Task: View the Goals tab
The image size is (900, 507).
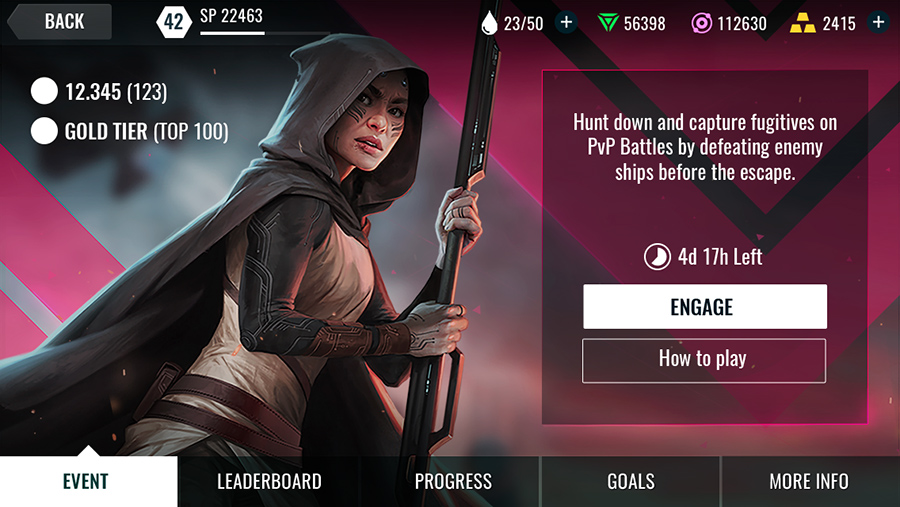Action: coord(631,481)
